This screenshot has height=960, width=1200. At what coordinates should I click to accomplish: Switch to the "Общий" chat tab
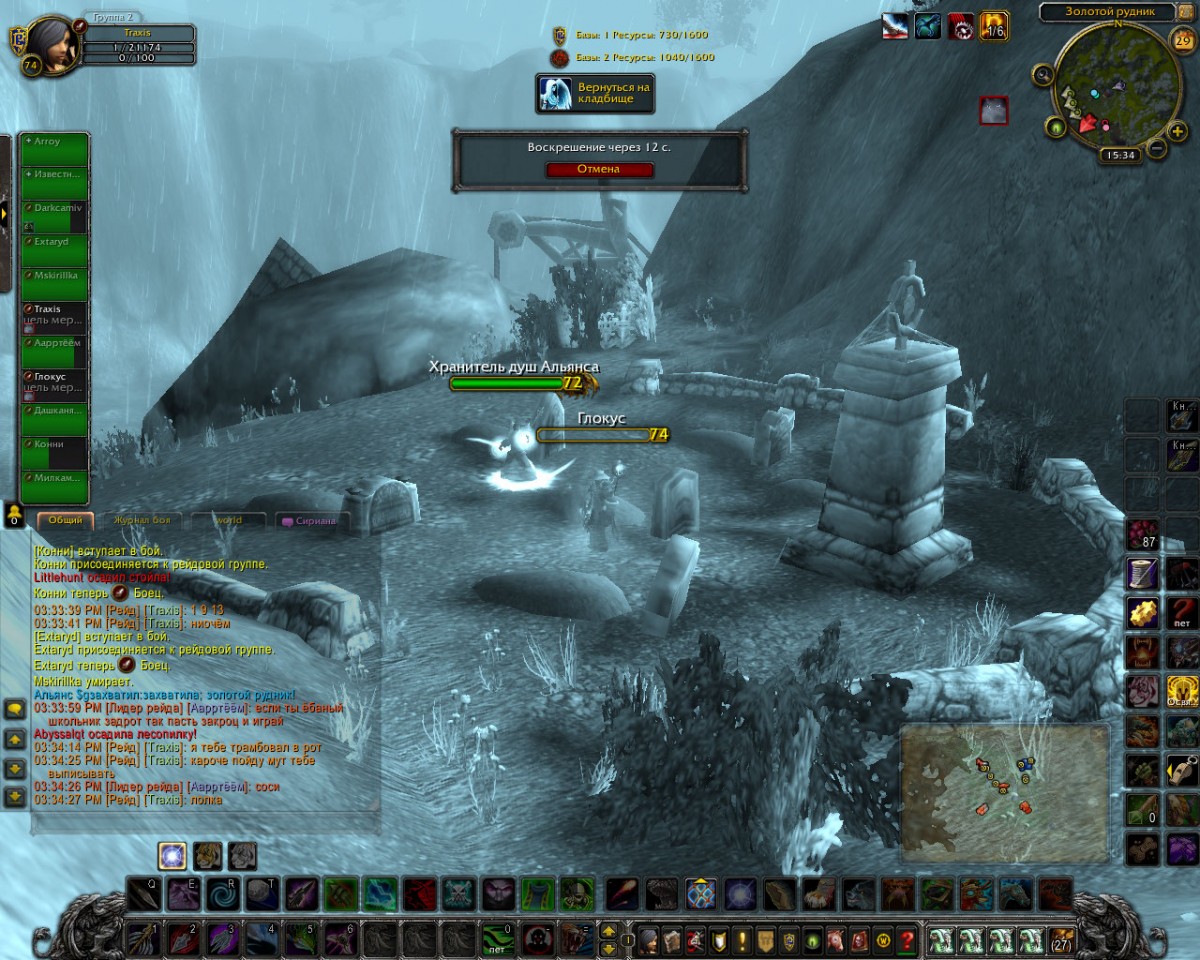65,520
